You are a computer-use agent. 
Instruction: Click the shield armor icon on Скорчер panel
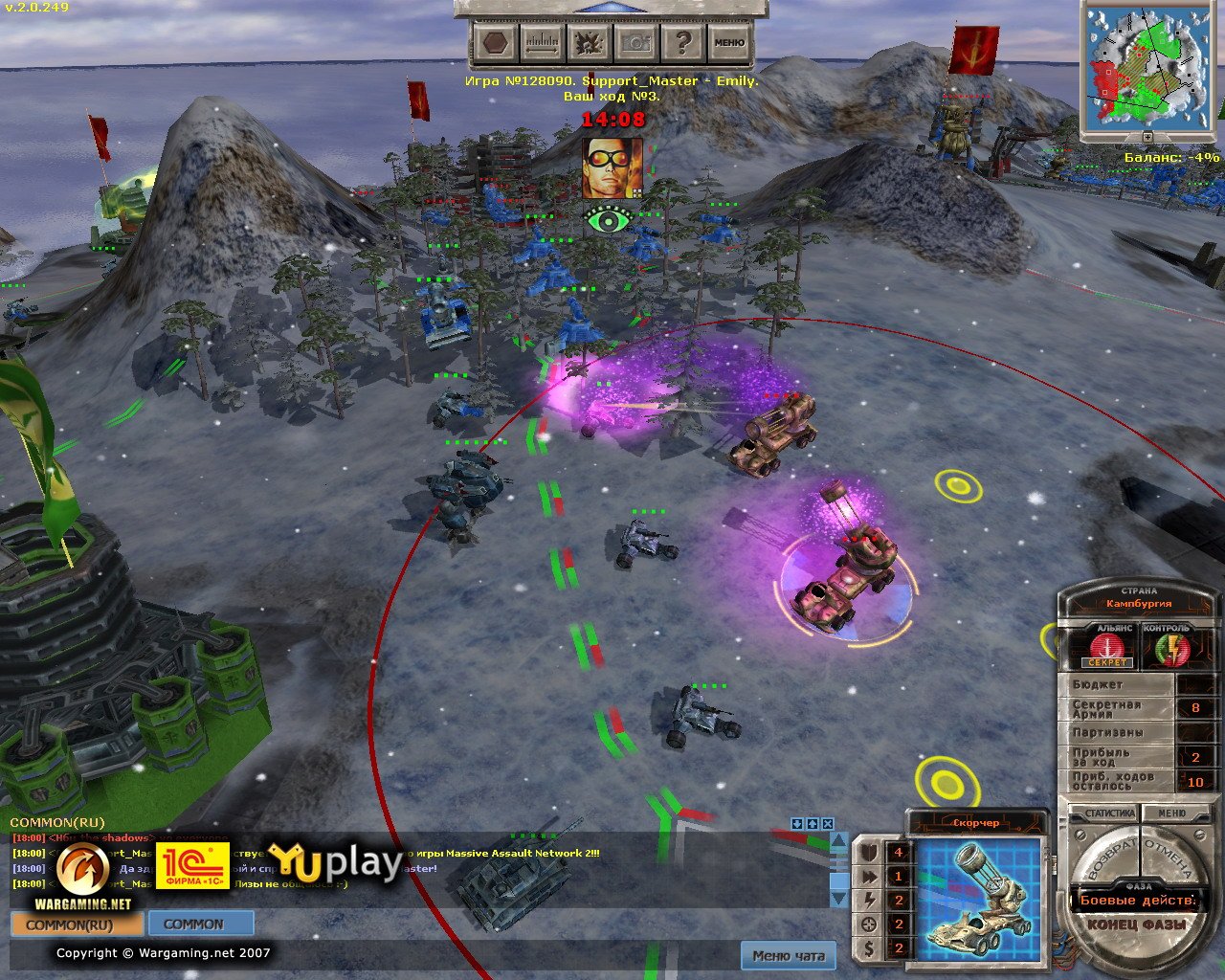(869, 852)
